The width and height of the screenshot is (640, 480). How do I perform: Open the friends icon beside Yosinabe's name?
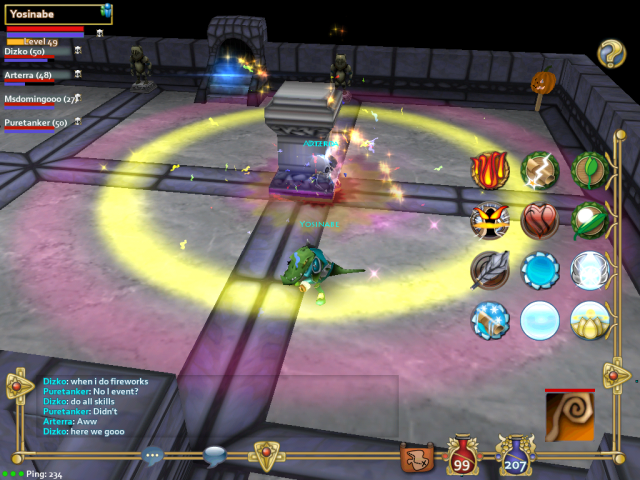coord(106,10)
